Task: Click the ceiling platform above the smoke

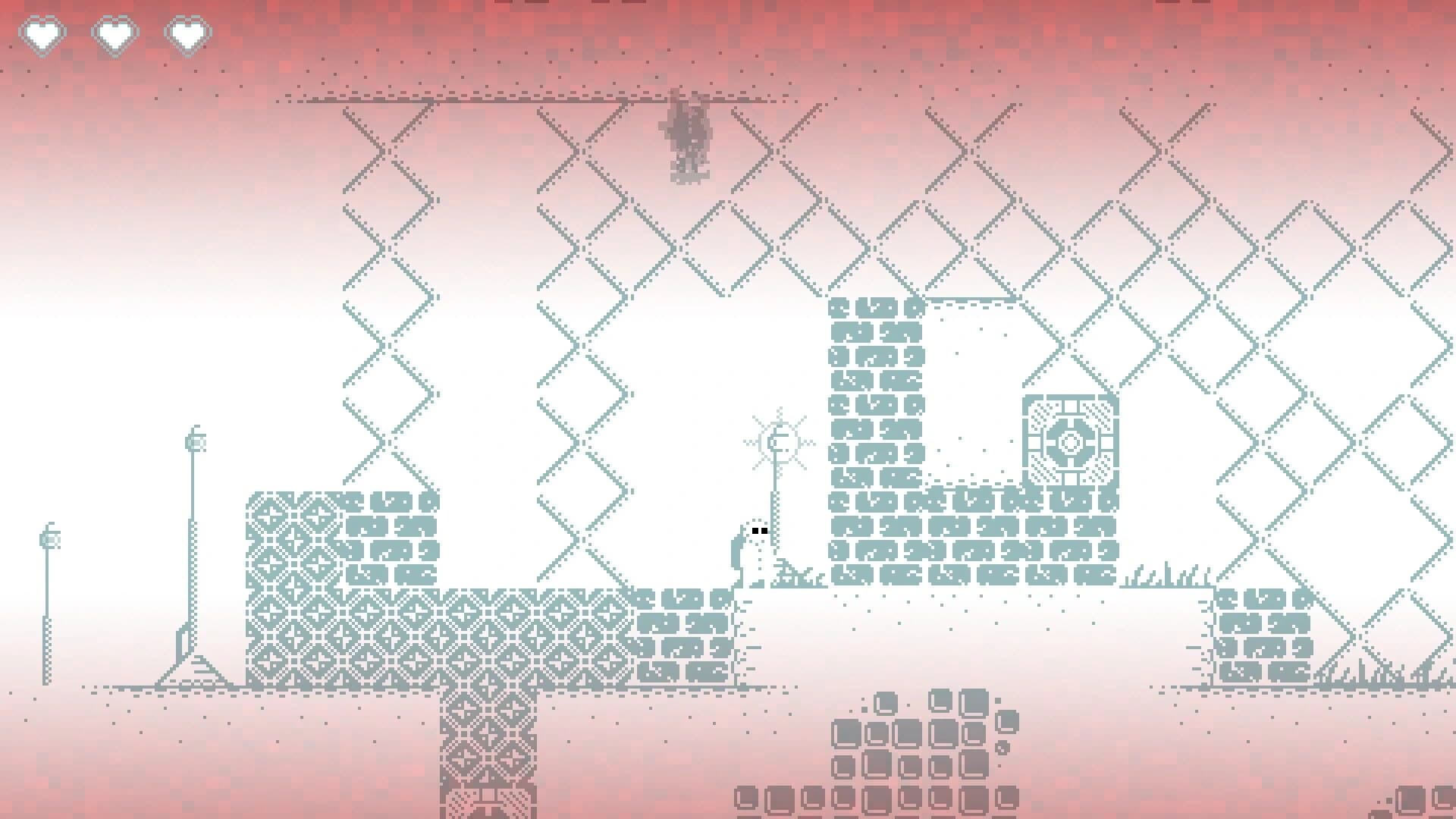Action: [531, 99]
